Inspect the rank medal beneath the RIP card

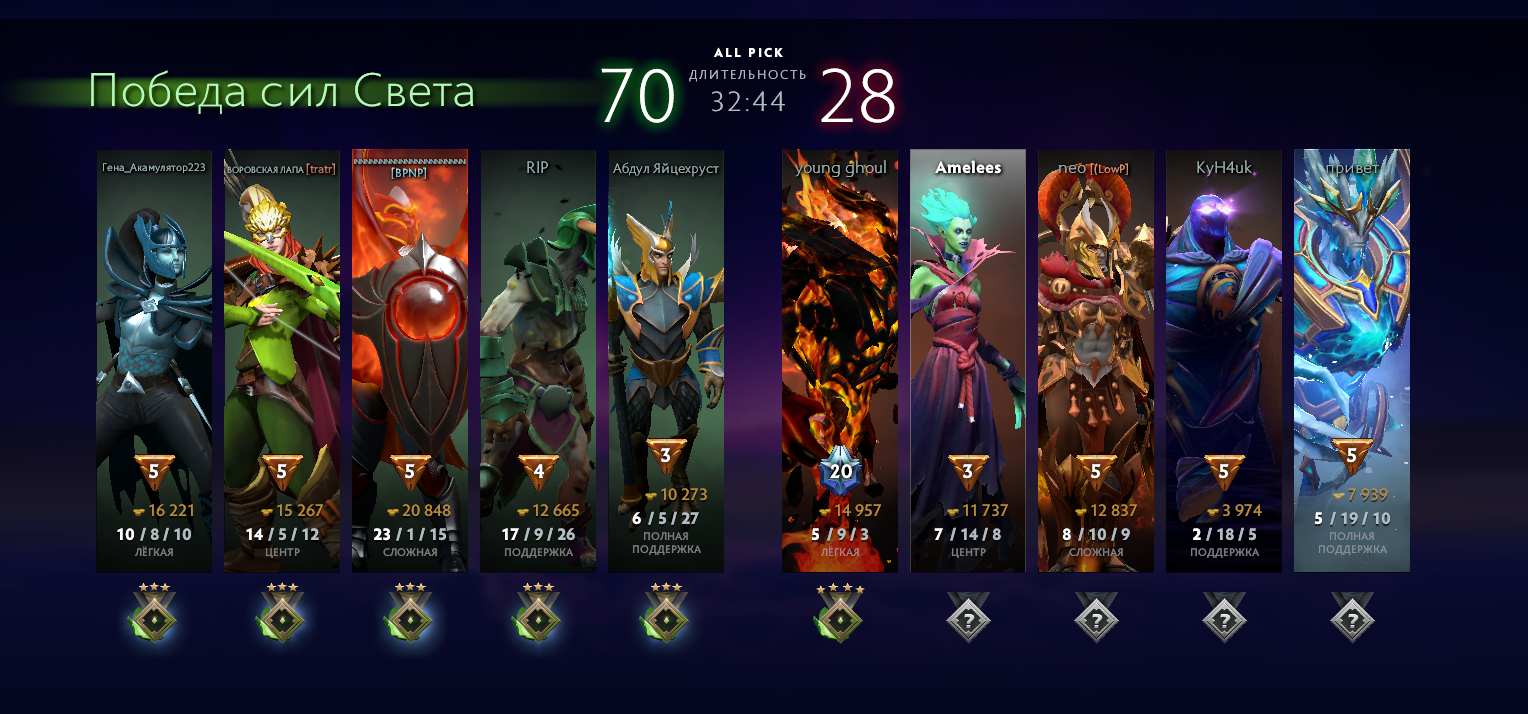(x=537, y=614)
